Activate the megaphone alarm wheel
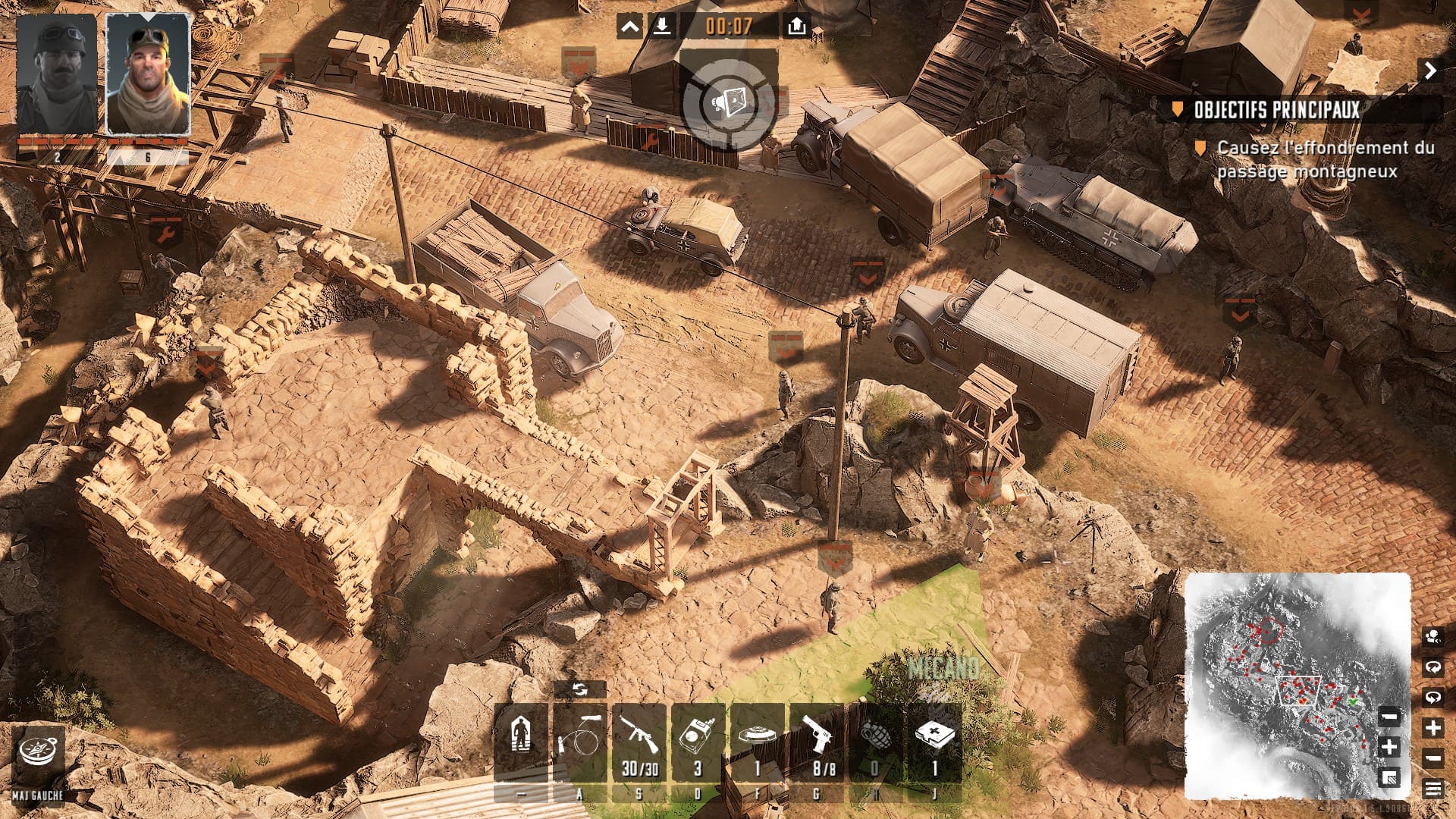1456x819 pixels. (x=729, y=102)
